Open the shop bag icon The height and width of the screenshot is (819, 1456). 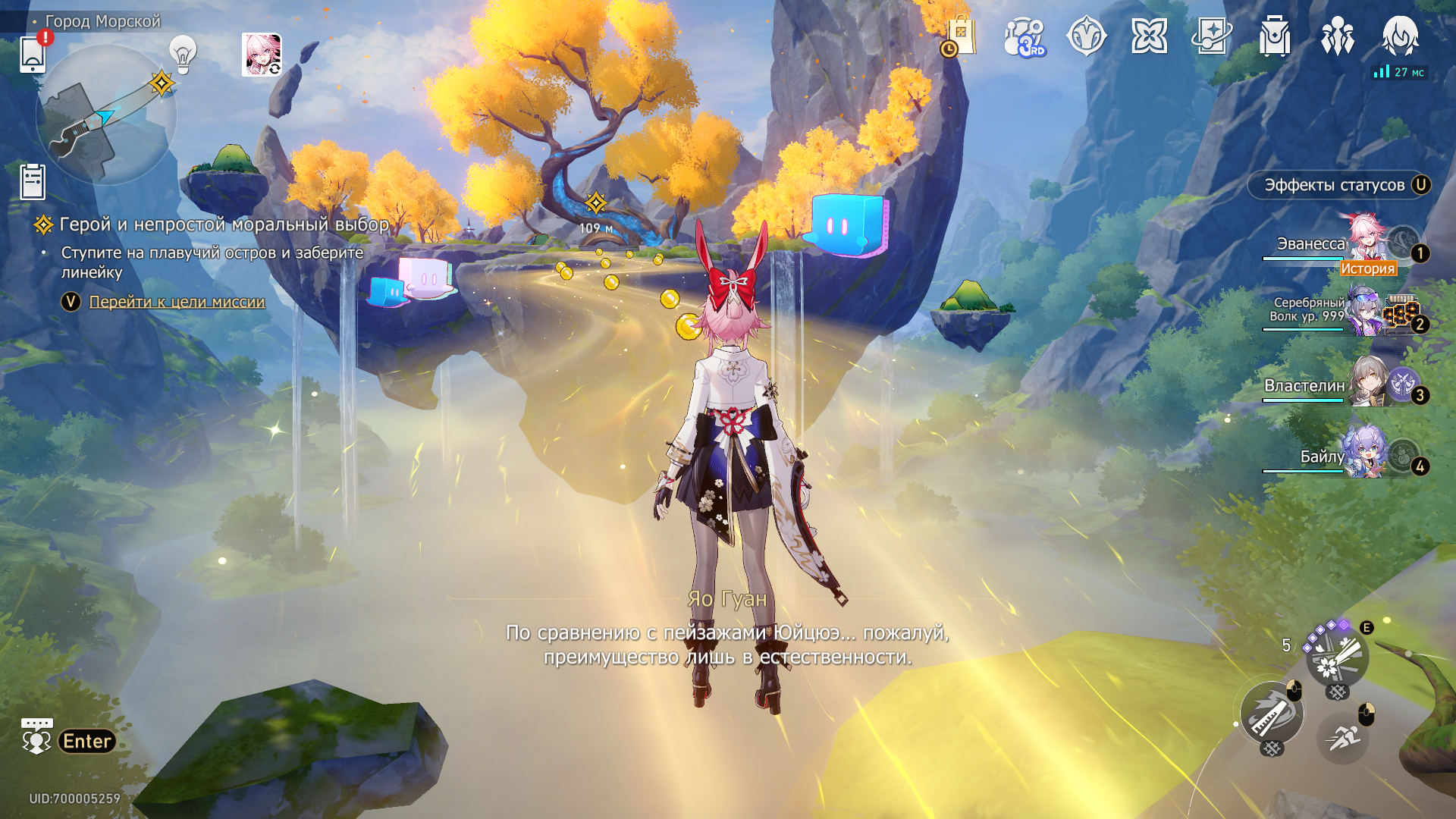click(960, 36)
